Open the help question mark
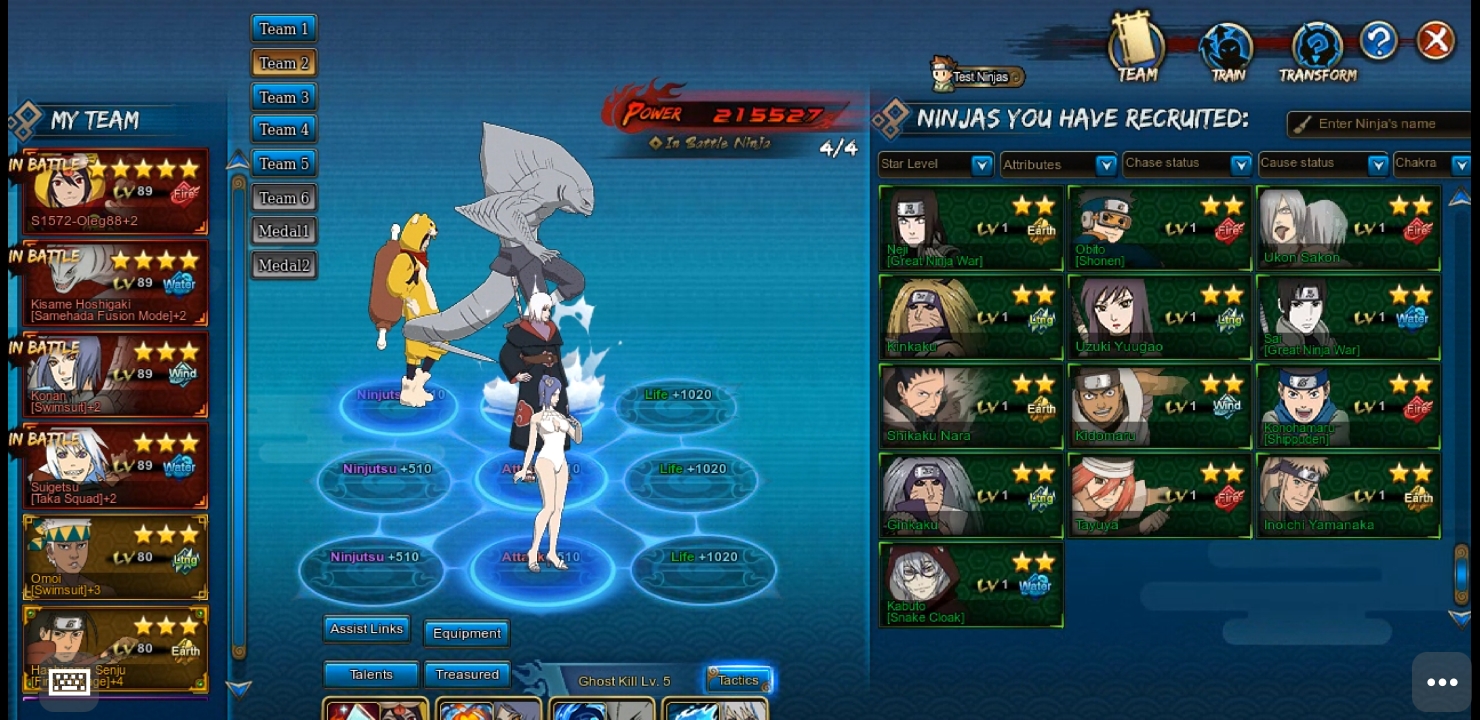 tap(1378, 41)
